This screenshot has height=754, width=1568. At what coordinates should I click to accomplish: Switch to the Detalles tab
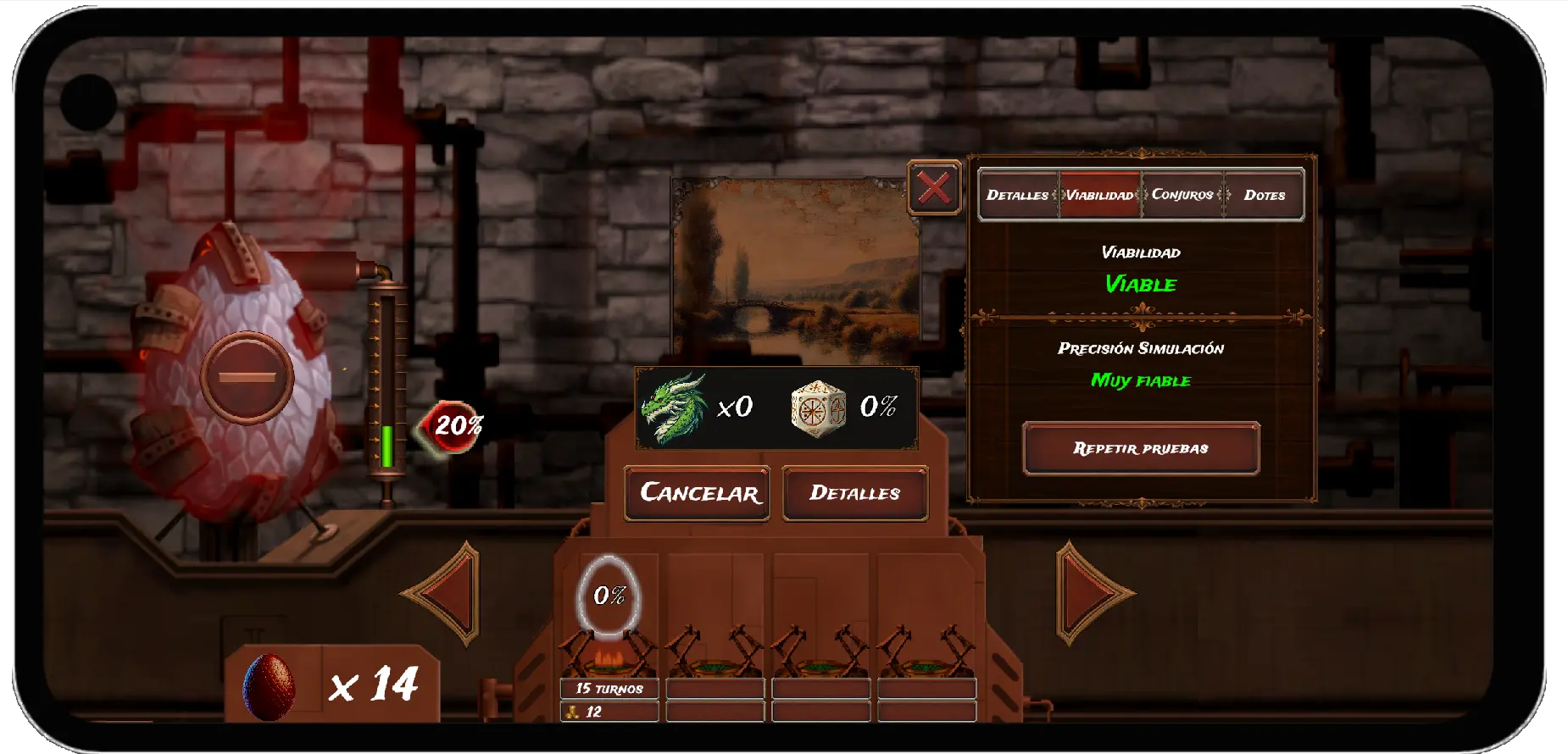pos(1017,195)
